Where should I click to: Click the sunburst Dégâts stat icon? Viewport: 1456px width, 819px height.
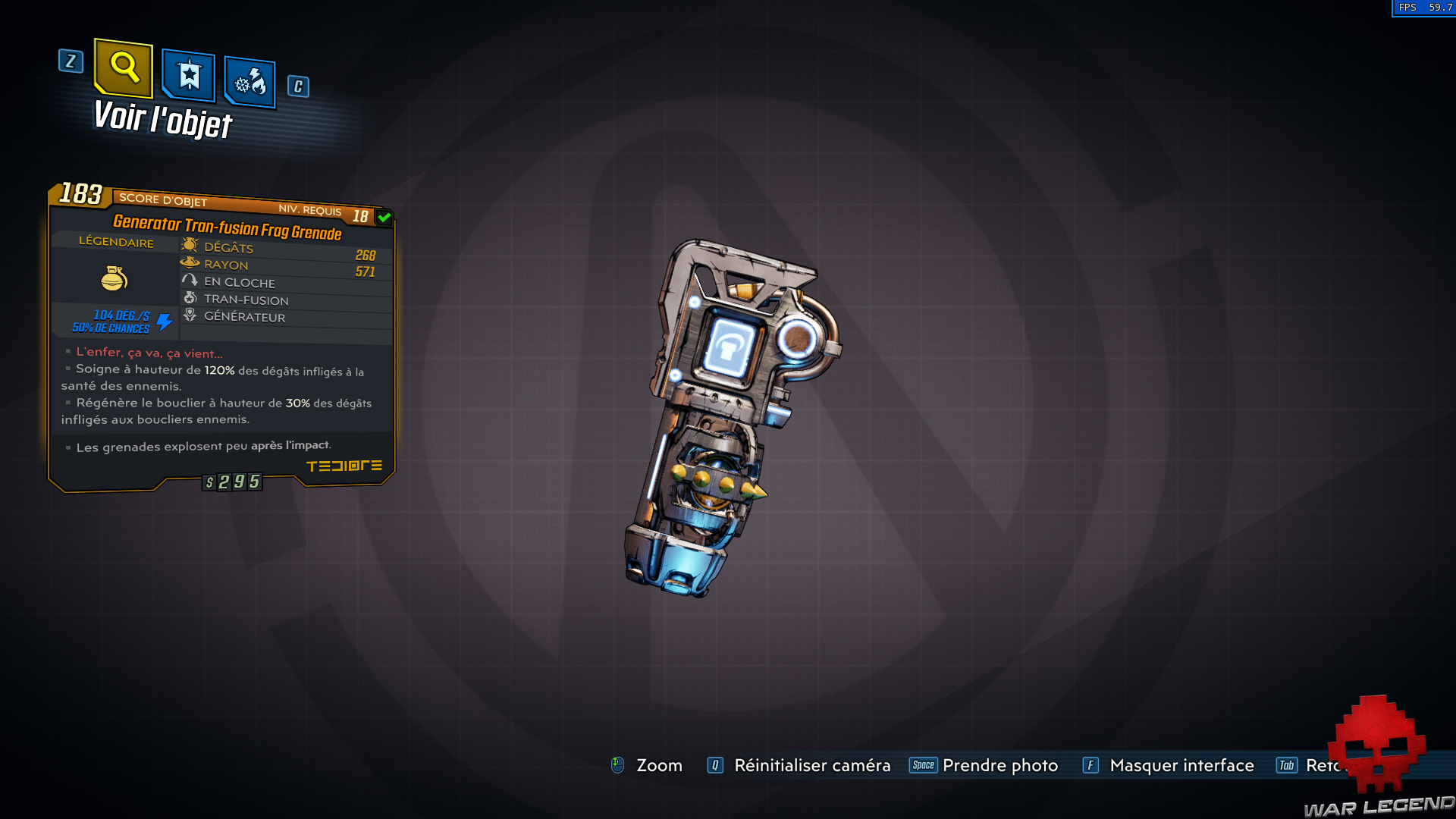[x=190, y=245]
